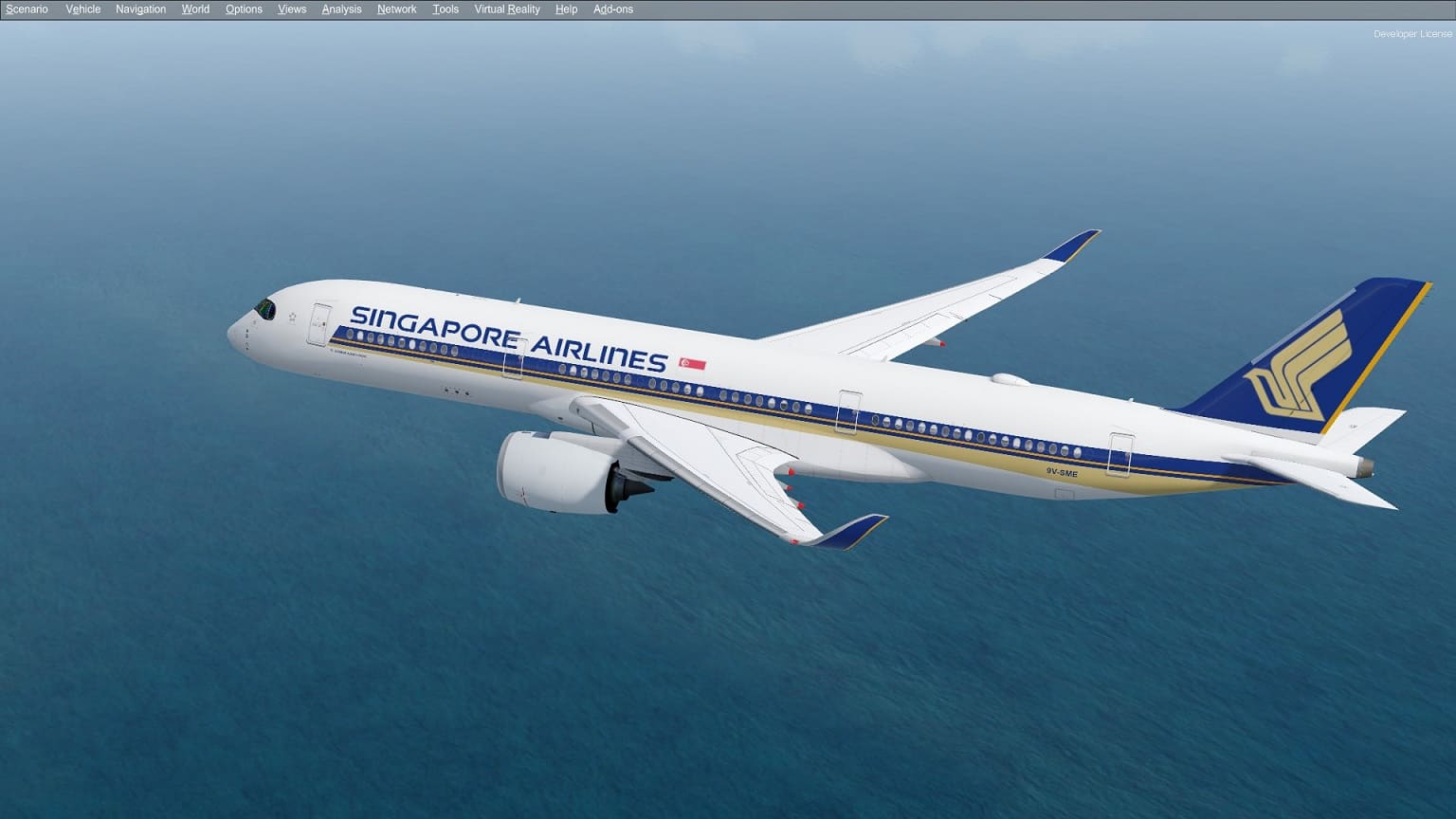Open the Help menu

(566, 9)
